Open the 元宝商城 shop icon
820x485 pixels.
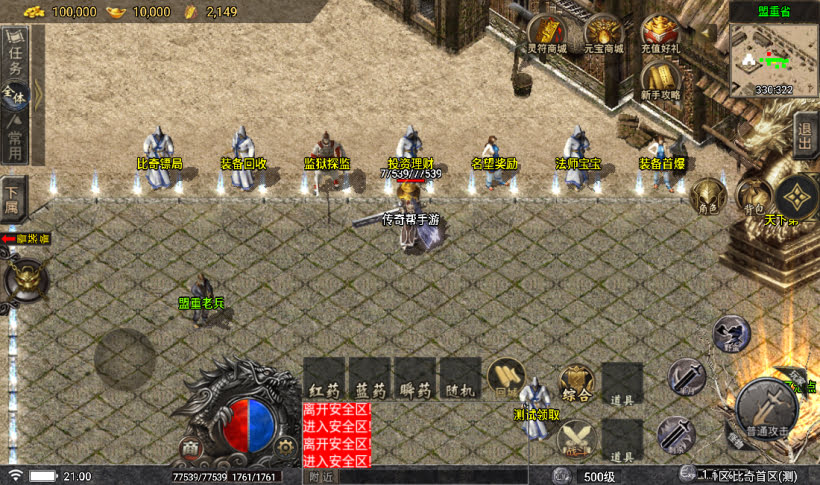coord(603,33)
